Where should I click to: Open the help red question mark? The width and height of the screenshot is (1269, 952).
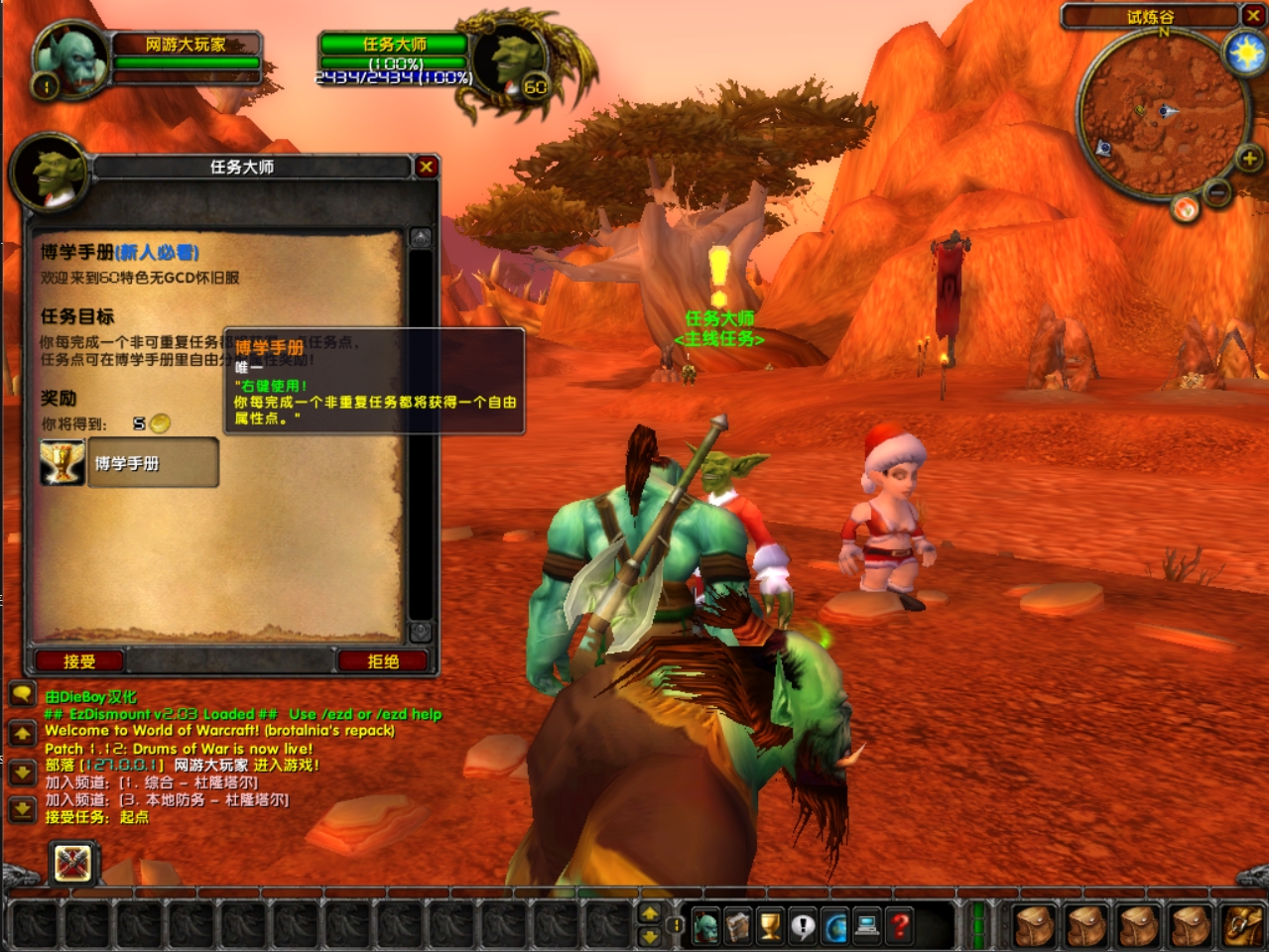click(900, 926)
